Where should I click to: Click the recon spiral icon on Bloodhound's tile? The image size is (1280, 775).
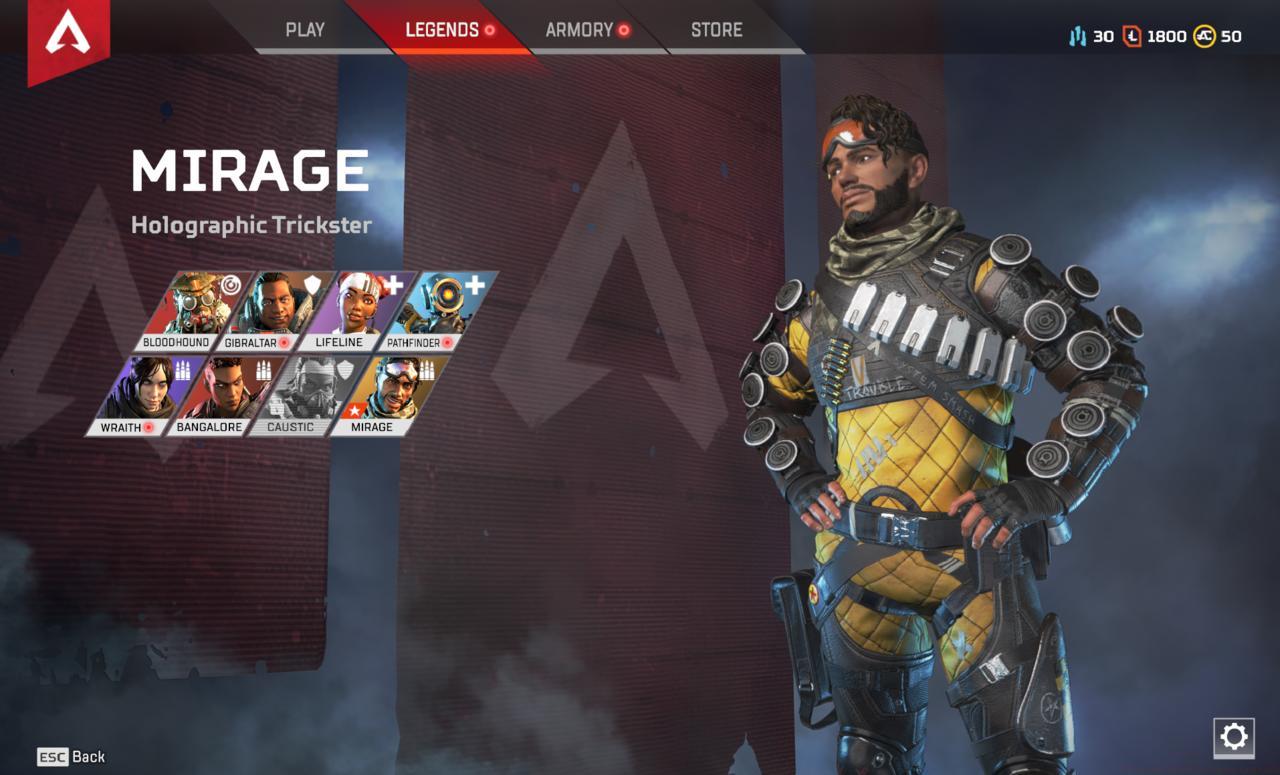pyautogui.click(x=231, y=285)
